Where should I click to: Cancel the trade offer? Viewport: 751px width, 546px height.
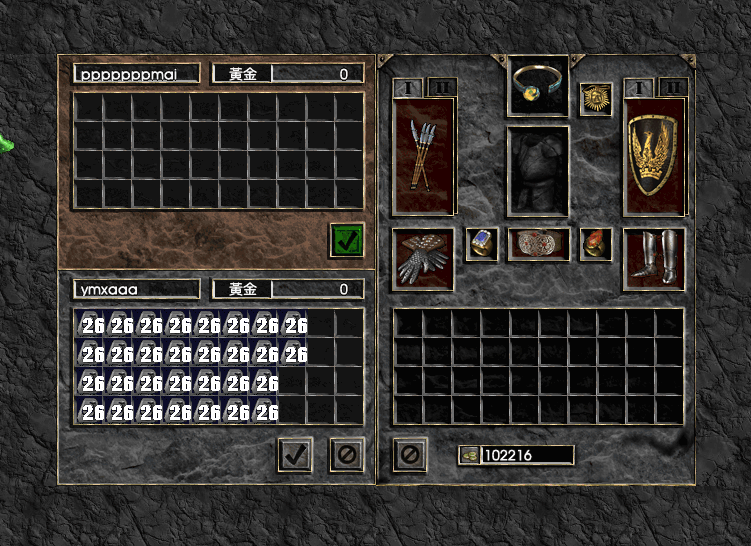click(x=346, y=455)
